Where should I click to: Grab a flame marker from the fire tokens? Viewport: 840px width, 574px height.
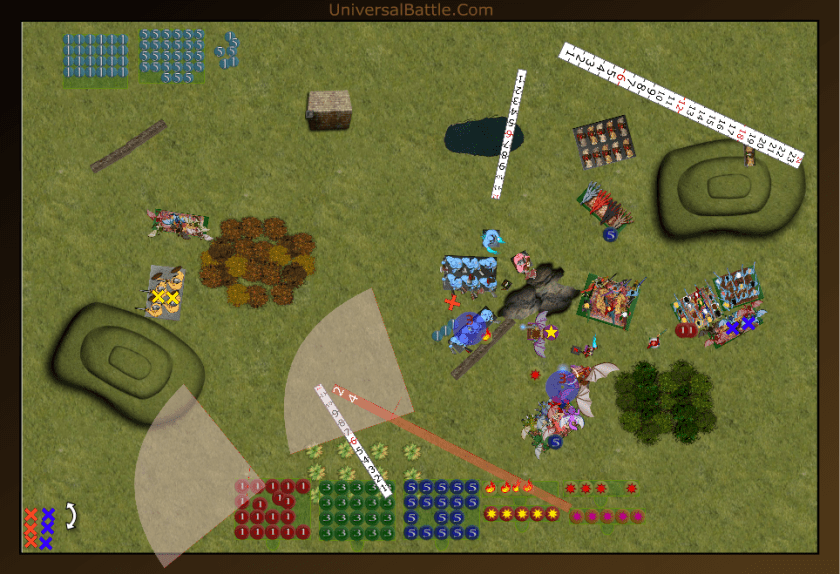pyautogui.click(x=508, y=488)
